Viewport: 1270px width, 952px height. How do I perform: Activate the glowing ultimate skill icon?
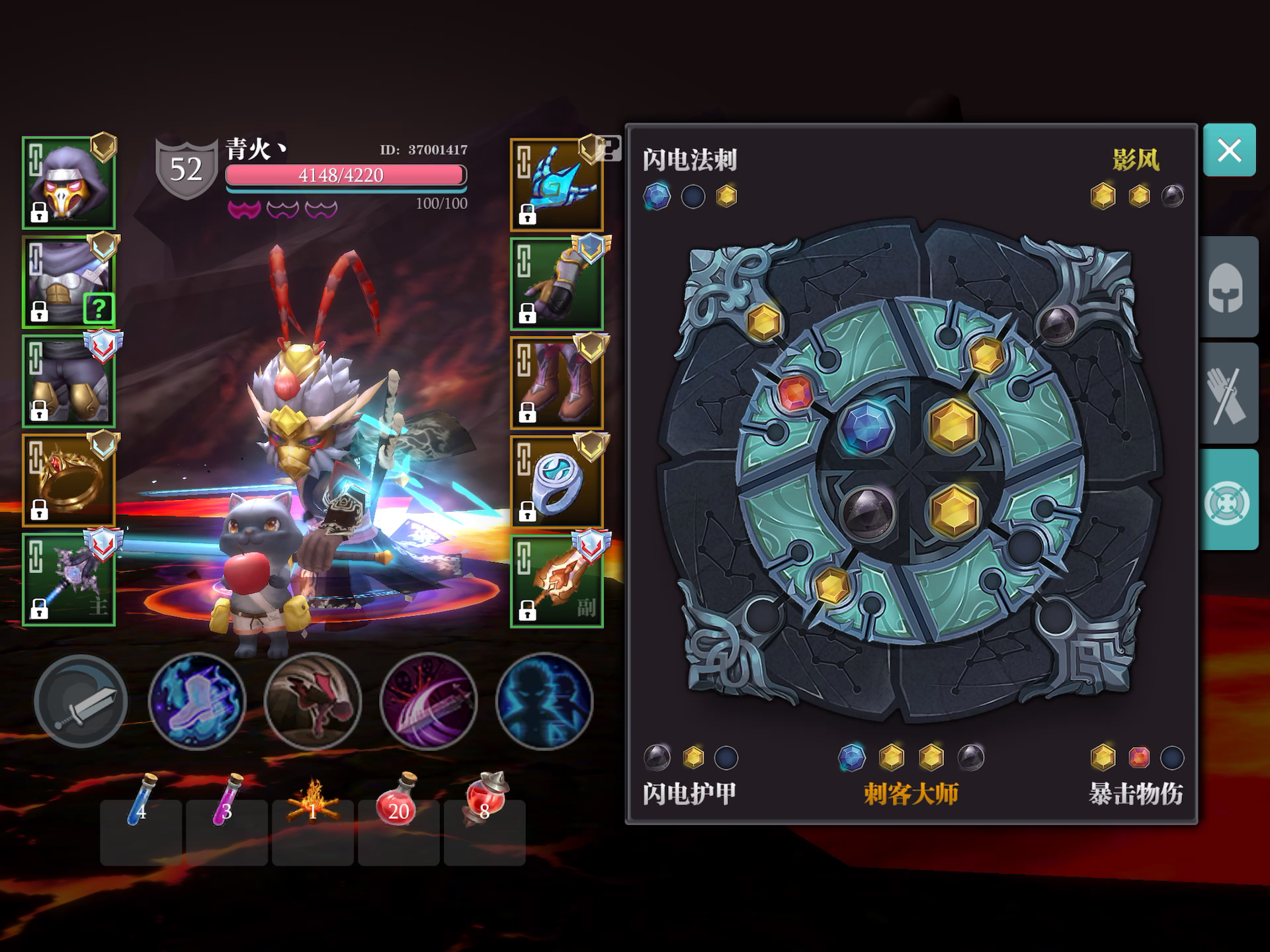pos(544,702)
